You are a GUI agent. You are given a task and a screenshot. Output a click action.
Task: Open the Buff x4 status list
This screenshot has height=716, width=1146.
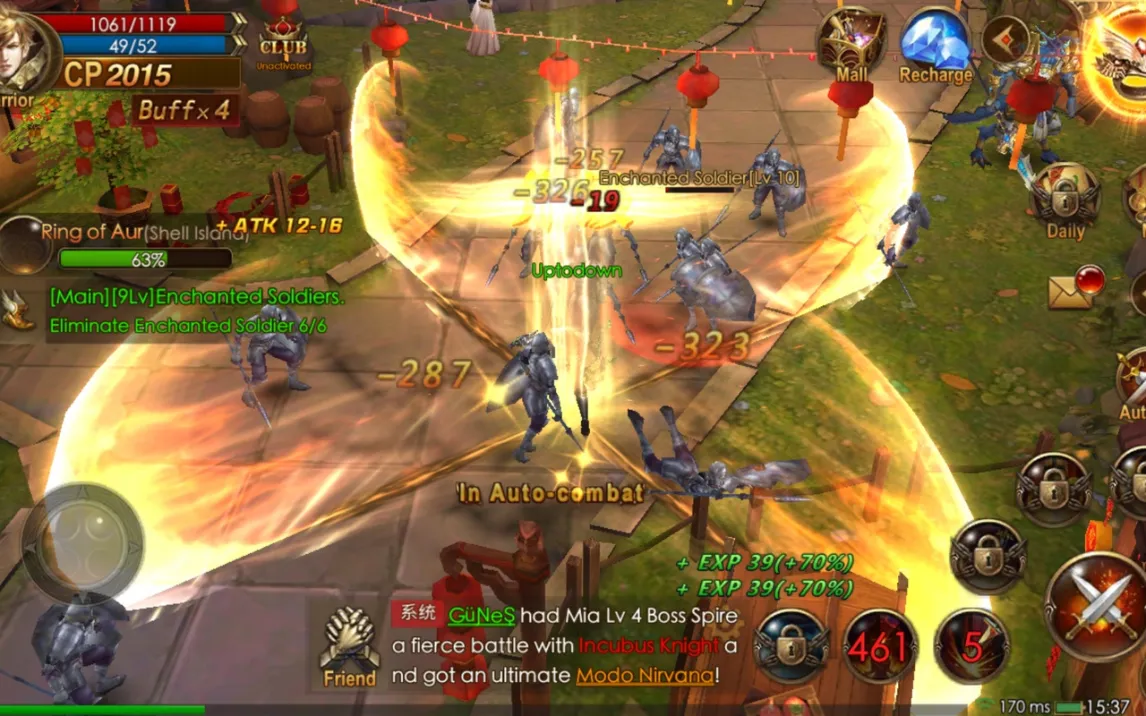pyautogui.click(x=184, y=109)
